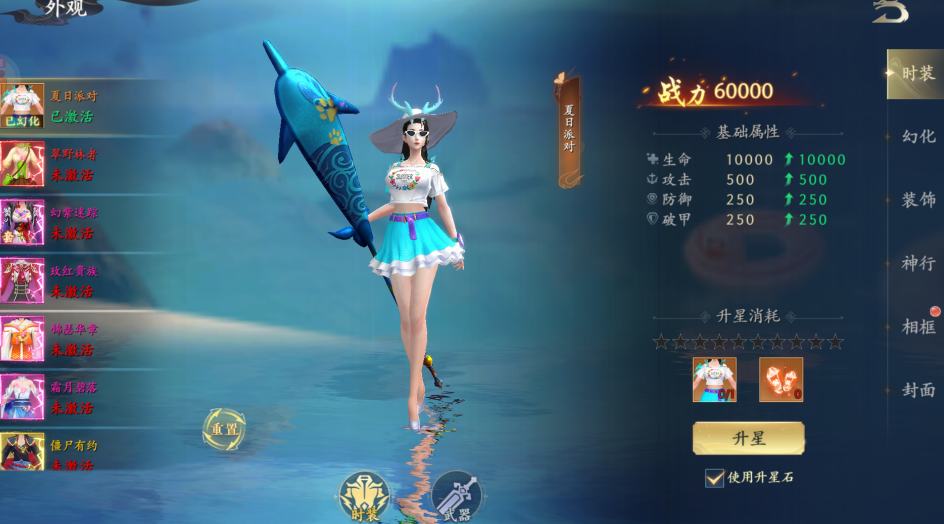Switch to the 神行 tab
This screenshot has height=524, width=944.
(918, 264)
